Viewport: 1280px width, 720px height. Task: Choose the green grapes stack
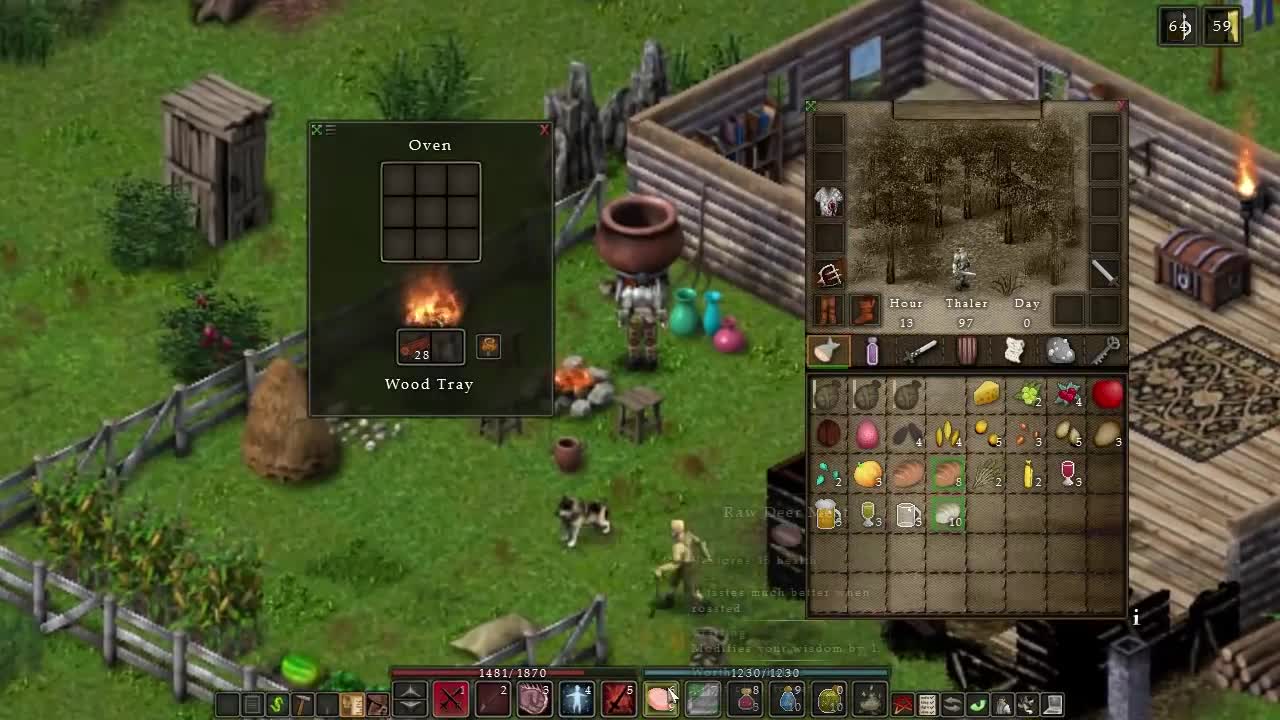click(x=1028, y=395)
